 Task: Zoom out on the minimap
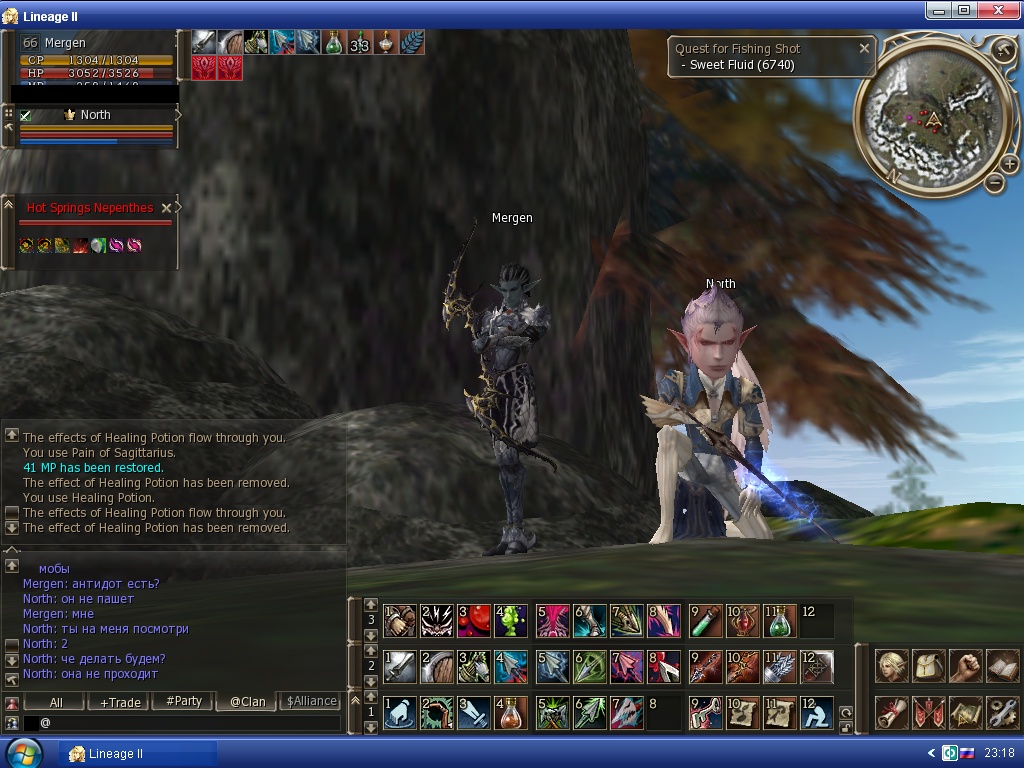[994, 182]
